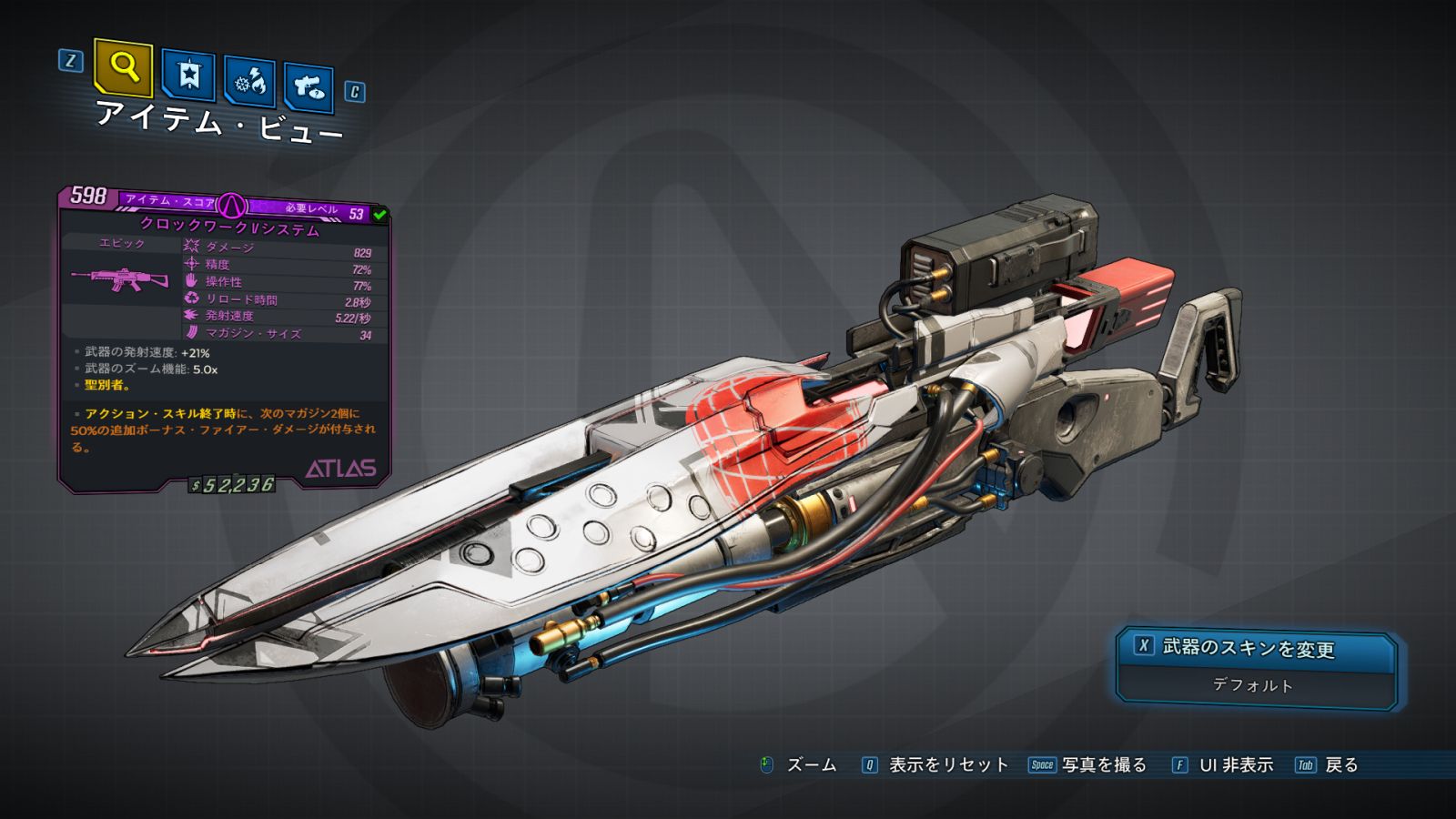Click the ズーム zoom option

coord(810,765)
